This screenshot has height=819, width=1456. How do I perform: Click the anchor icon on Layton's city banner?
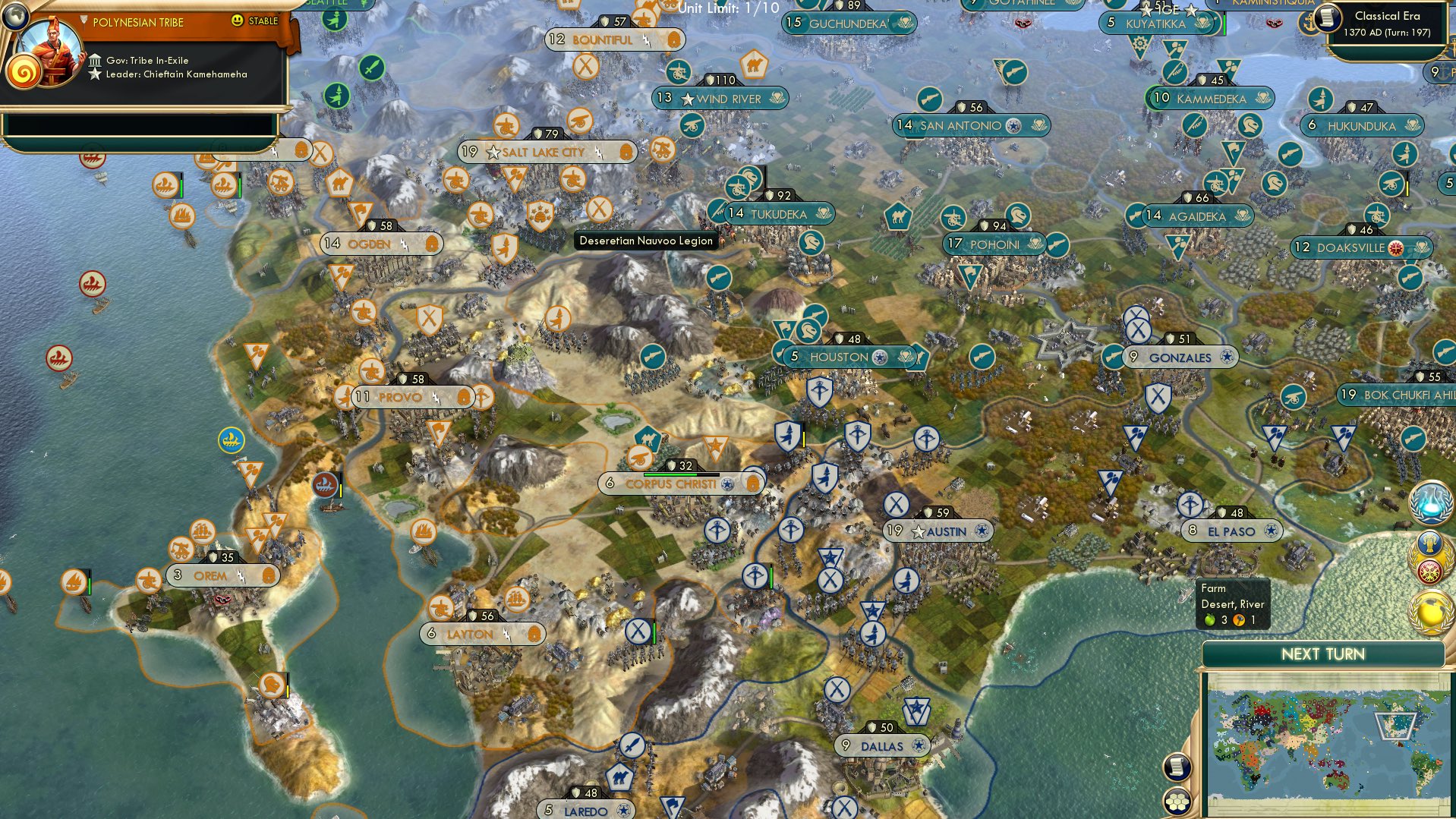[536, 634]
